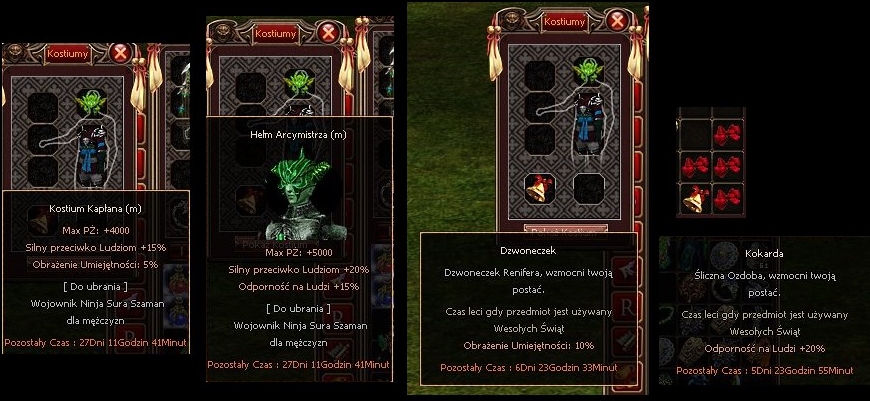Screen dimensions: 870x401
Task: Close the Kostiumy window above the Kostium Kapłana tooltip
Action: tap(121, 53)
